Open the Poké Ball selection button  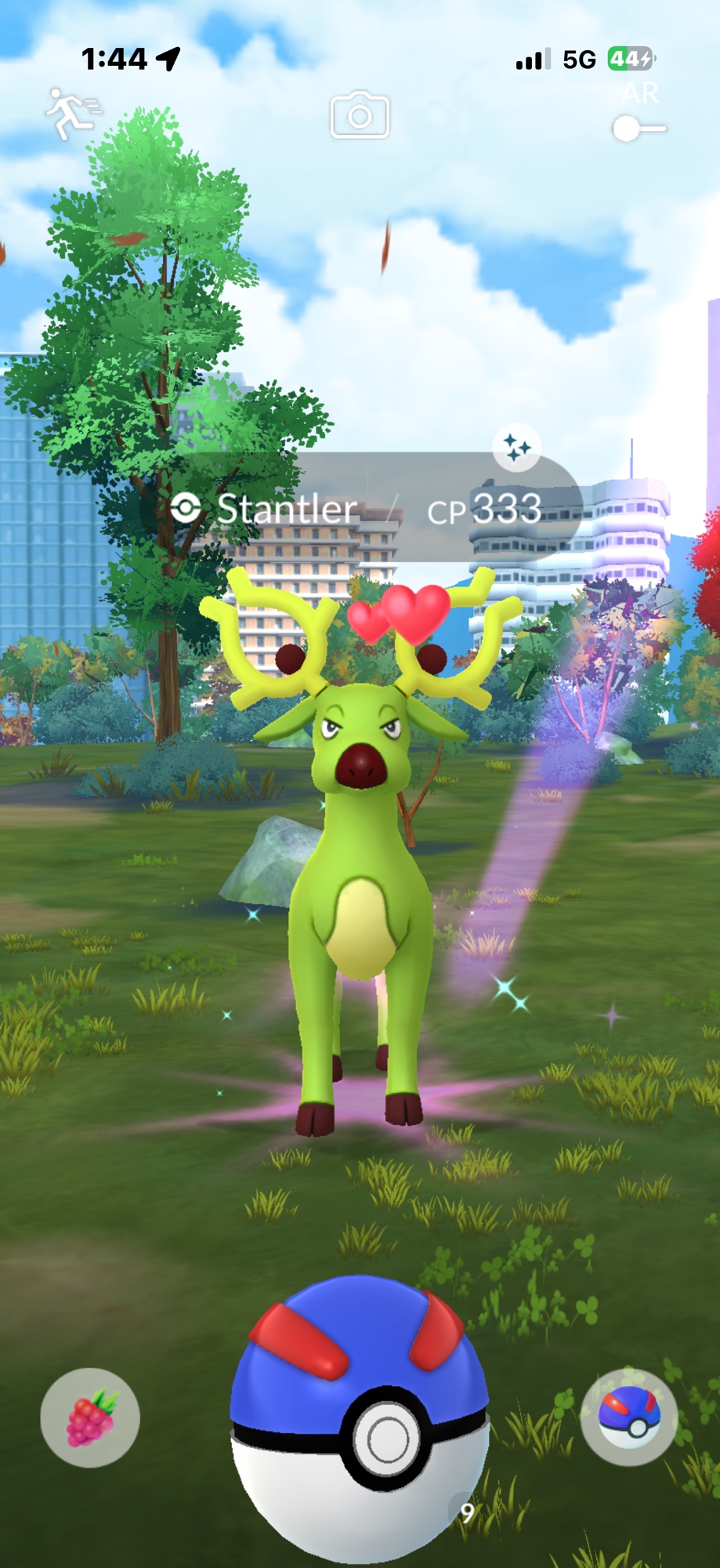(x=629, y=1417)
